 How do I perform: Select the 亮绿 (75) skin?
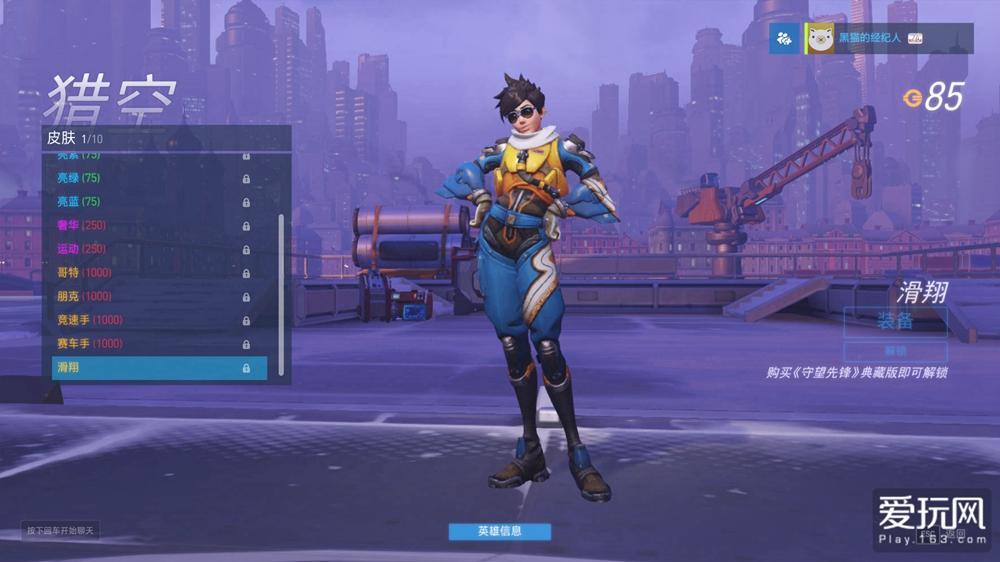click(x=150, y=178)
